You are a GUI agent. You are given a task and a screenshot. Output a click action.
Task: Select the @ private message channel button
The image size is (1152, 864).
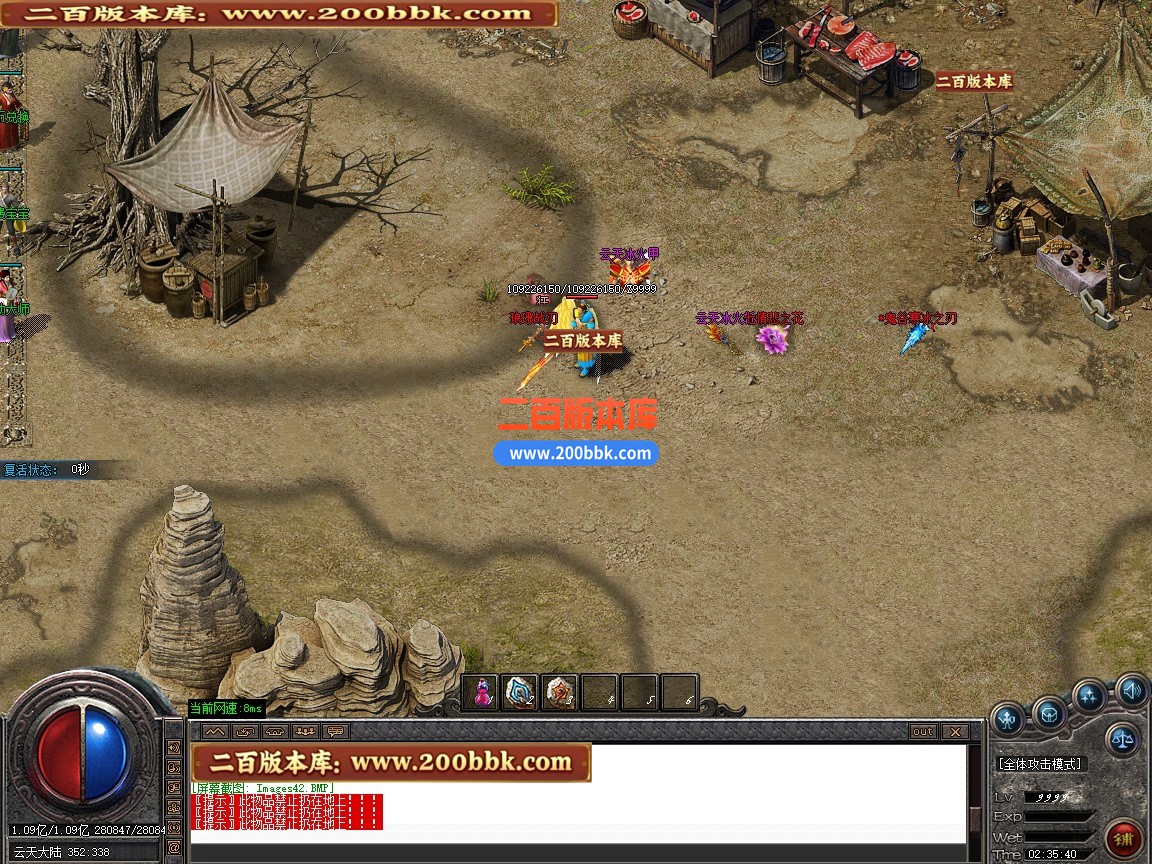174,848
